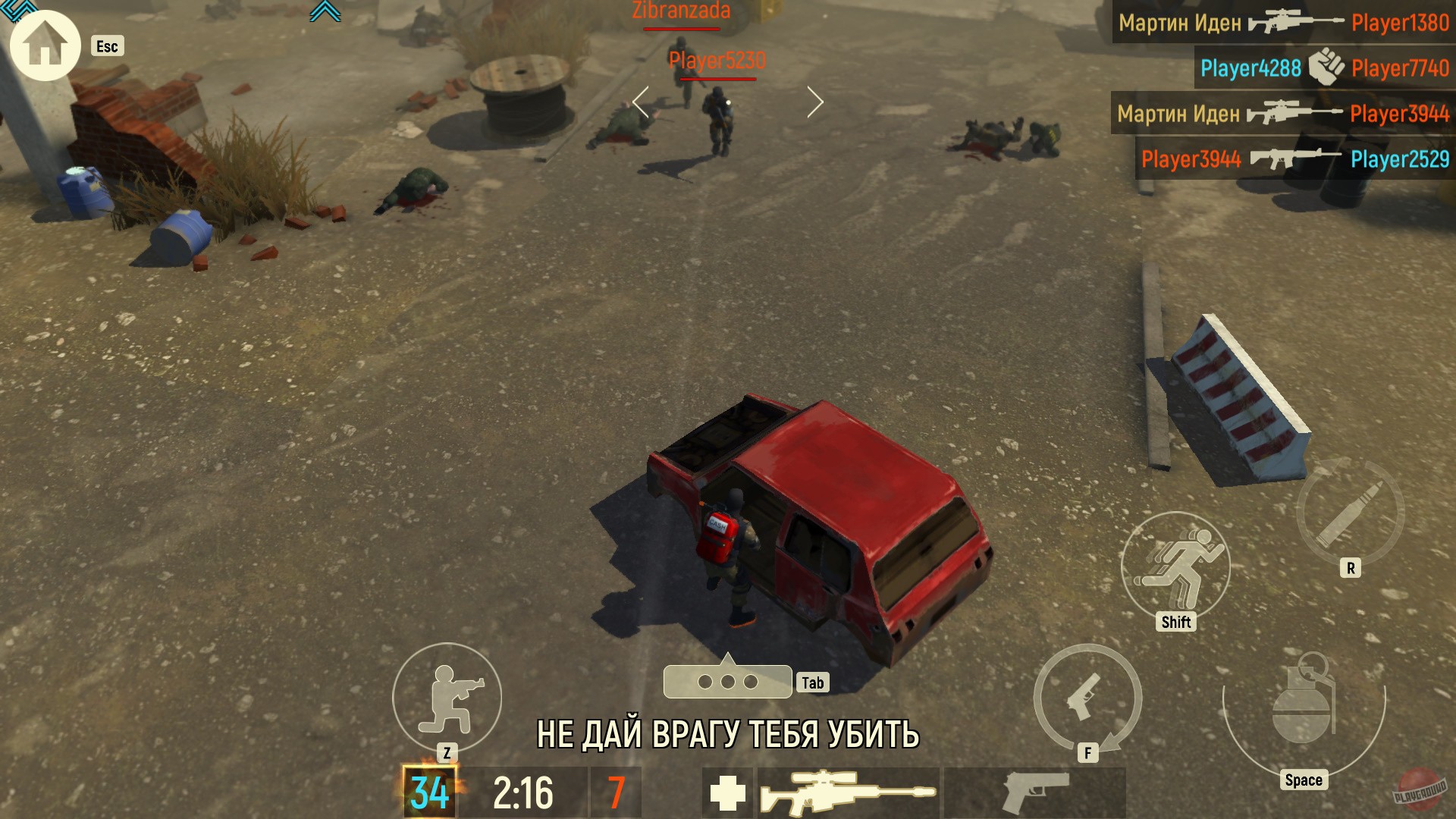The width and height of the screenshot is (1456, 819).
Task: Tap the double-chevron rank badge at top
Action: tap(326, 12)
